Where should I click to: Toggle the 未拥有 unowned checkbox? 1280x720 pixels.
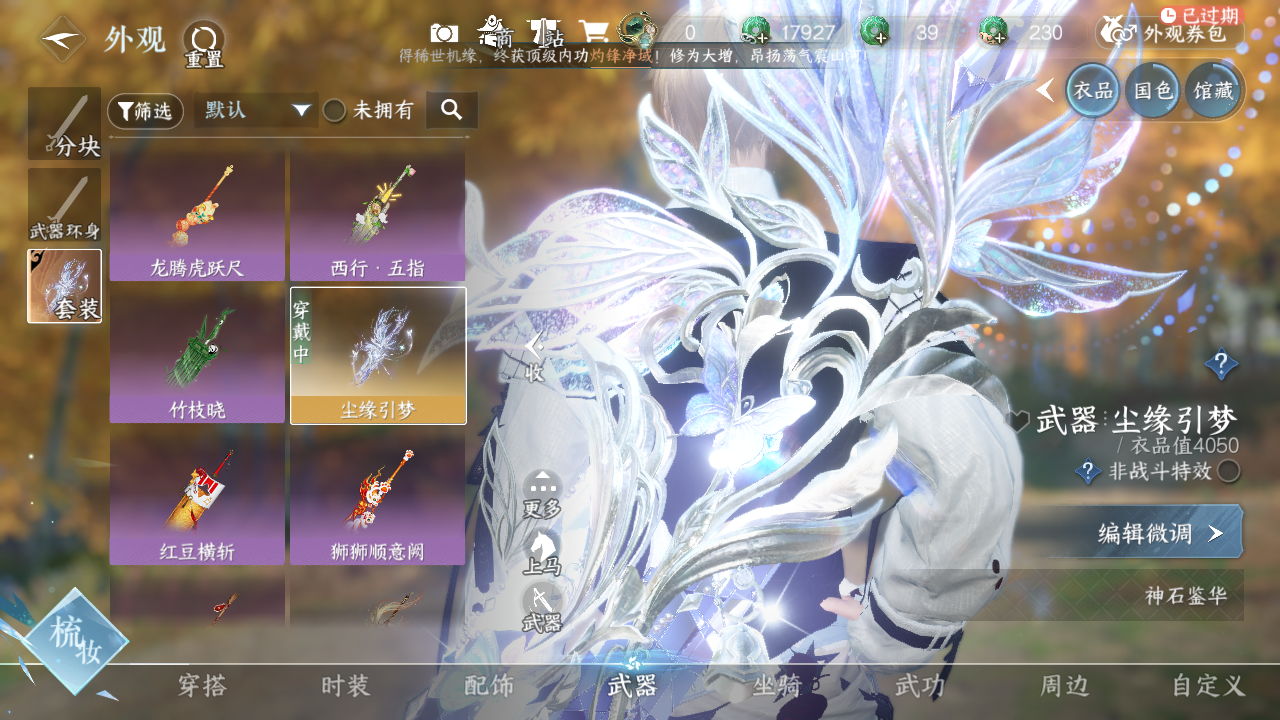tap(334, 111)
